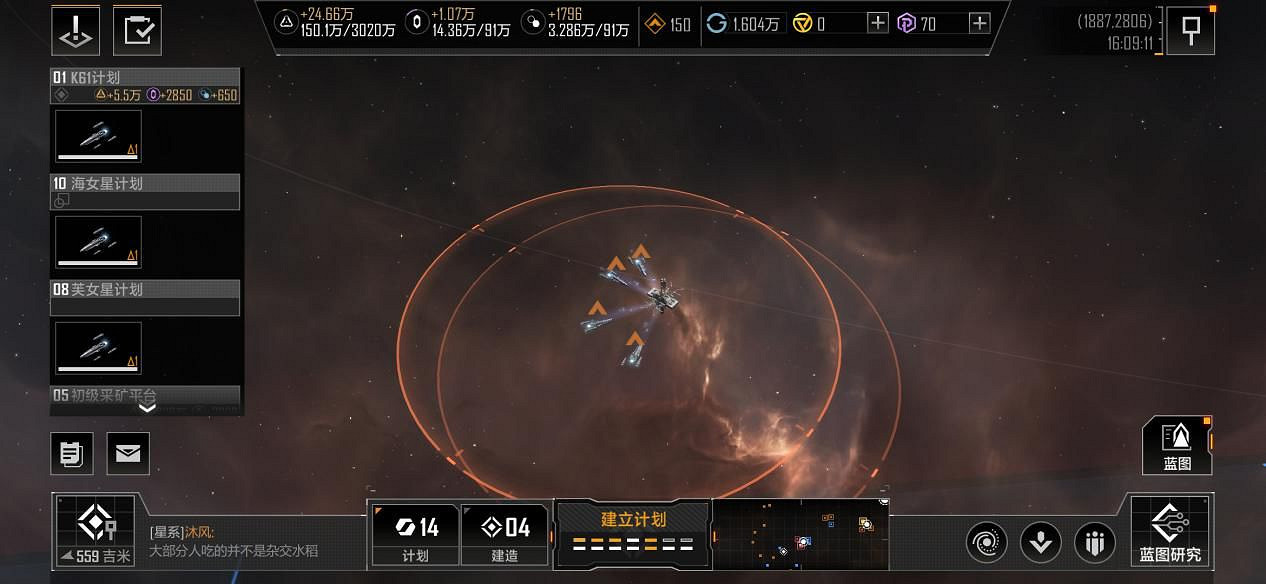1266x584 pixels.
Task: Open the star map minimap
Action: [800, 534]
